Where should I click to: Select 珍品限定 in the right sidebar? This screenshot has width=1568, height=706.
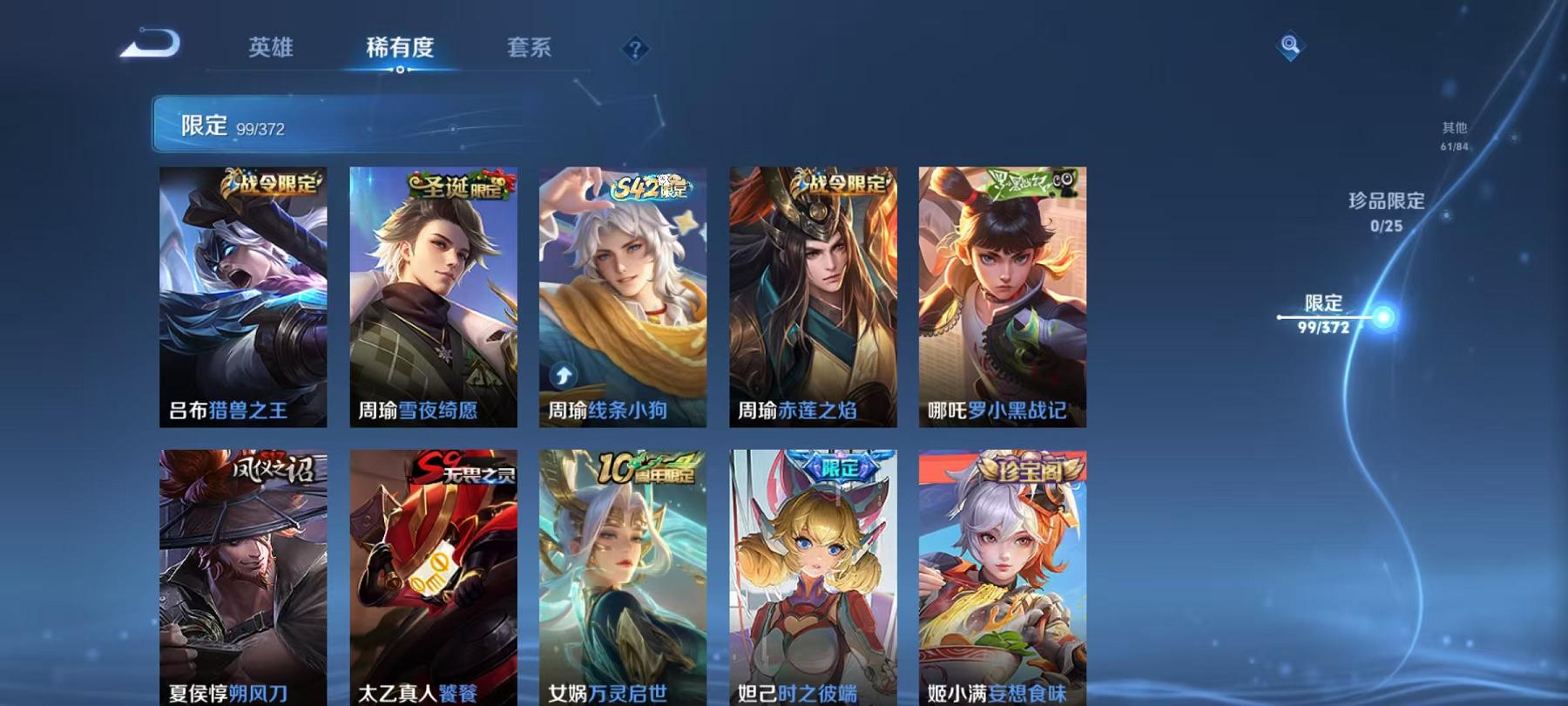tap(1385, 200)
